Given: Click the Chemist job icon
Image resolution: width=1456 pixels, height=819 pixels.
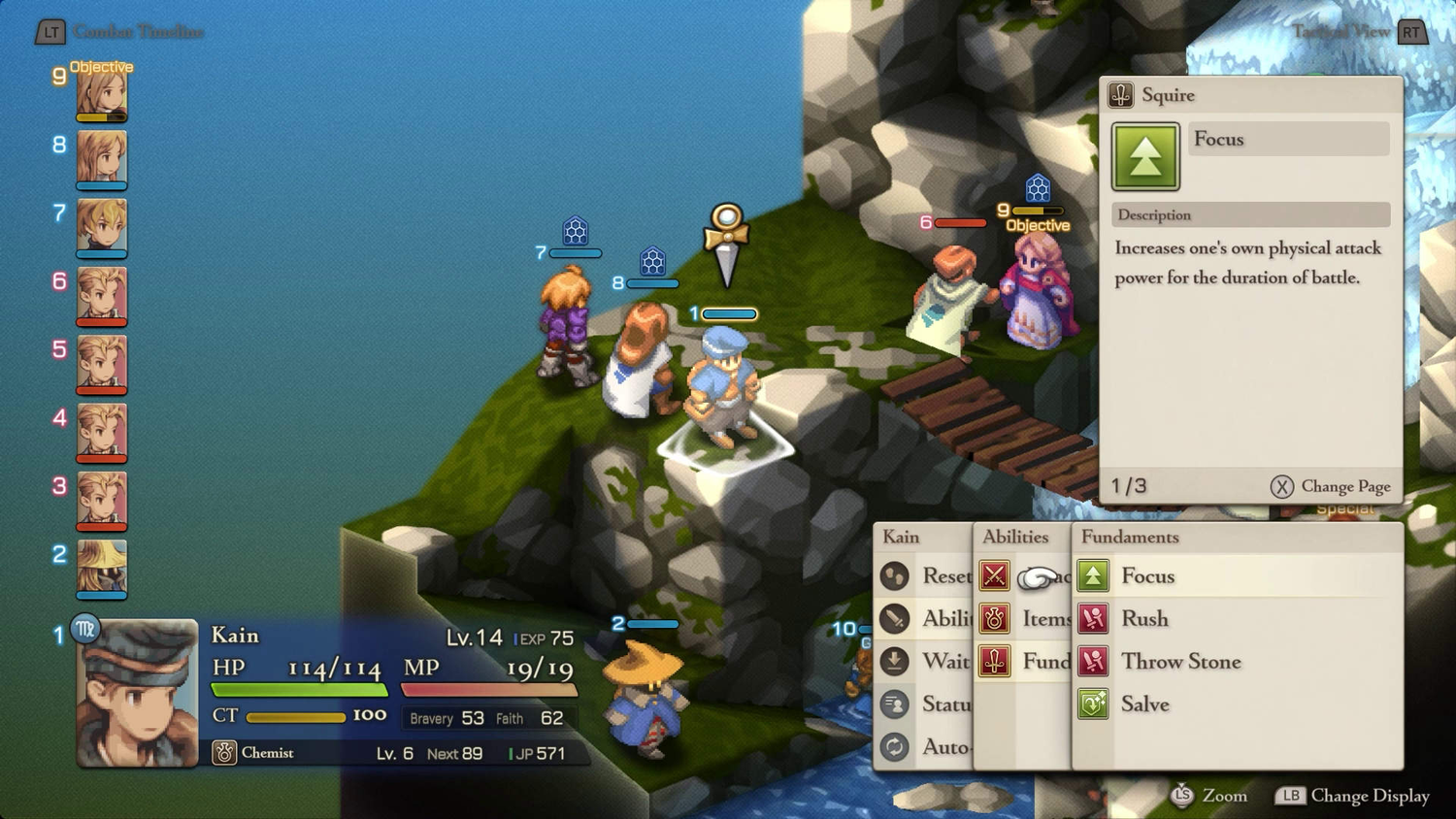Looking at the screenshot, I should 224,753.
